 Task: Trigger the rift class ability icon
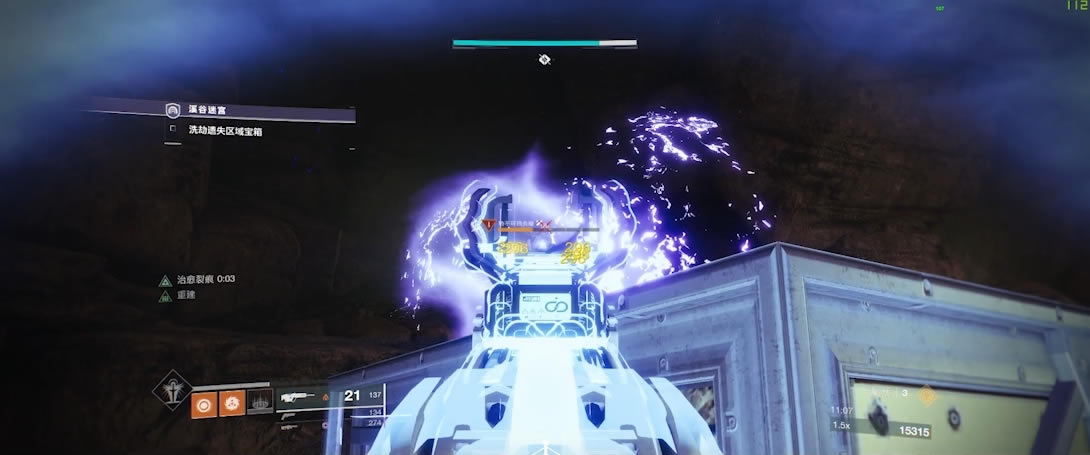[x=260, y=402]
